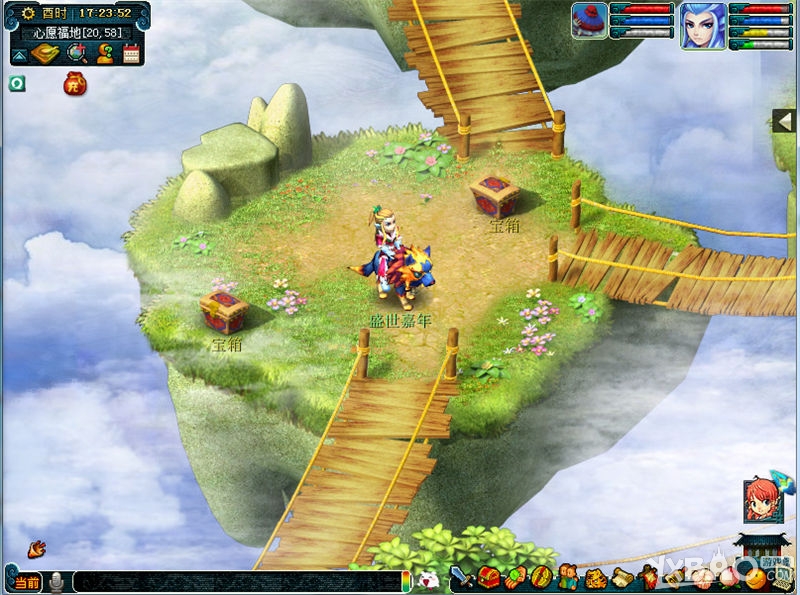
Task: Select the blue-haired character portrait
Action: pyautogui.click(x=703, y=26)
